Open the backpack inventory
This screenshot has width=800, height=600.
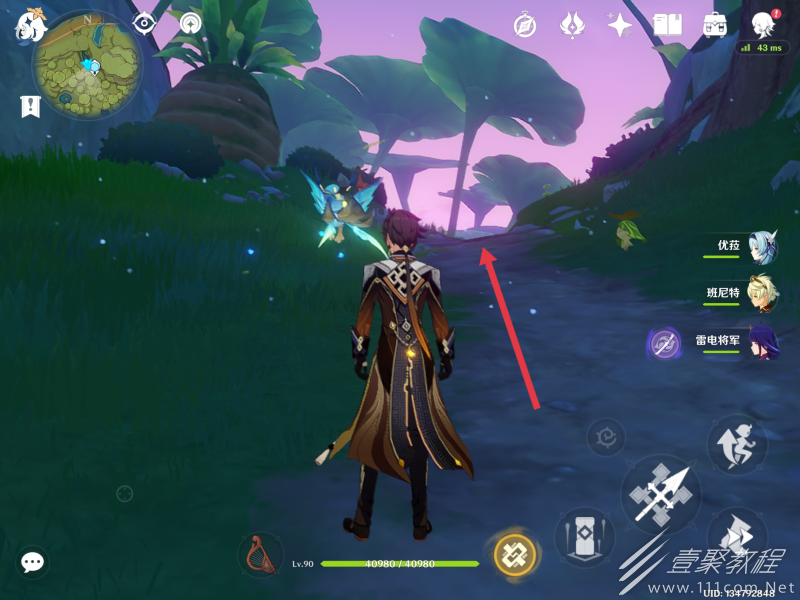point(715,25)
